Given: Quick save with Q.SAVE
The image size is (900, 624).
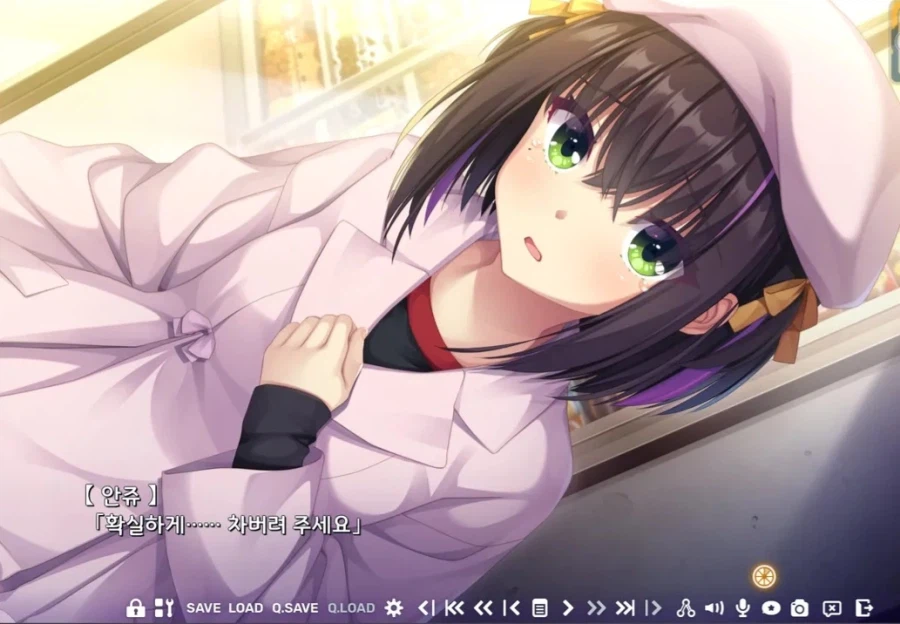Looking at the screenshot, I should (x=295, y=608).
